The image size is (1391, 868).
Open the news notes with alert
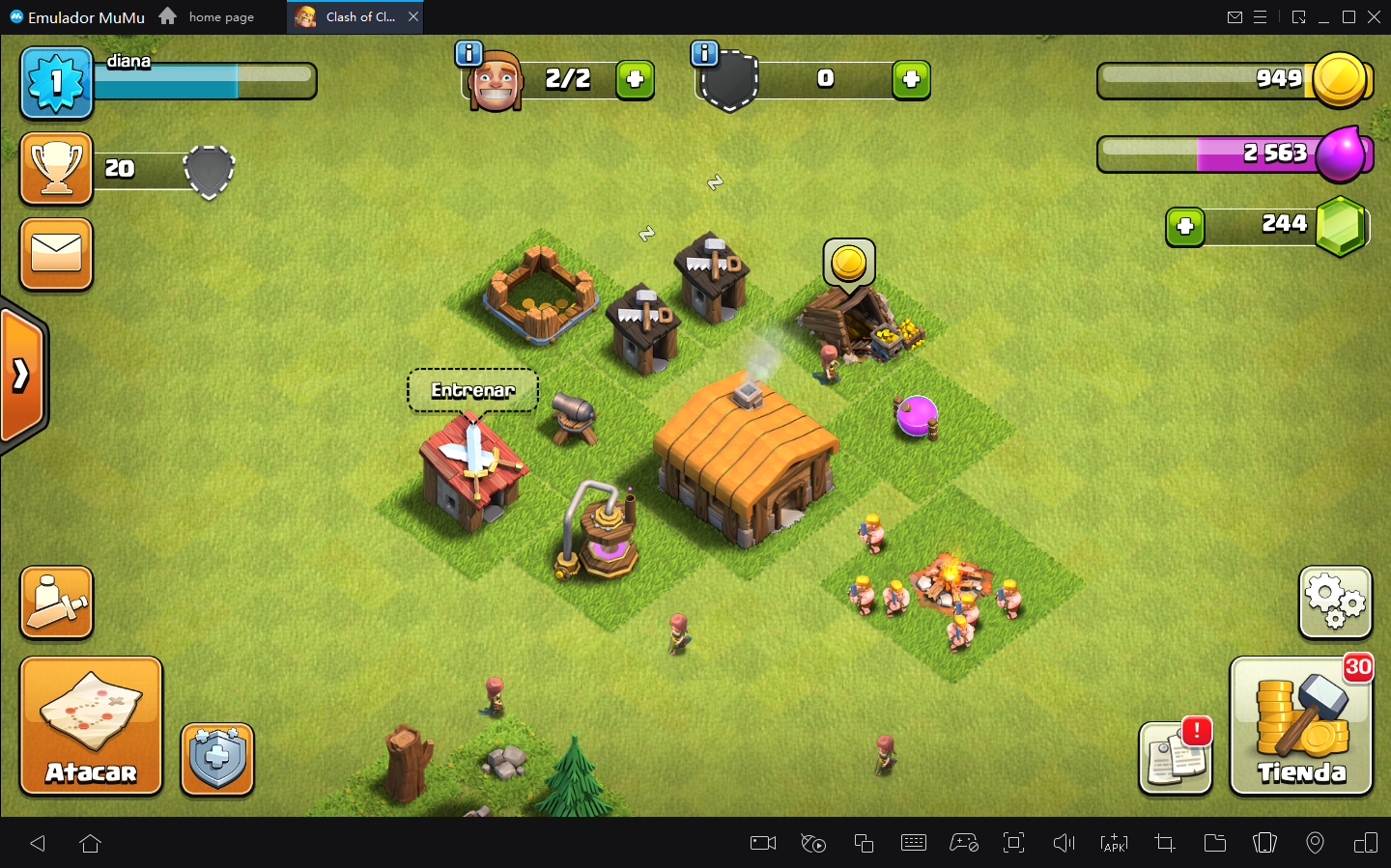pyautogui.click(x=1175, y=758)
